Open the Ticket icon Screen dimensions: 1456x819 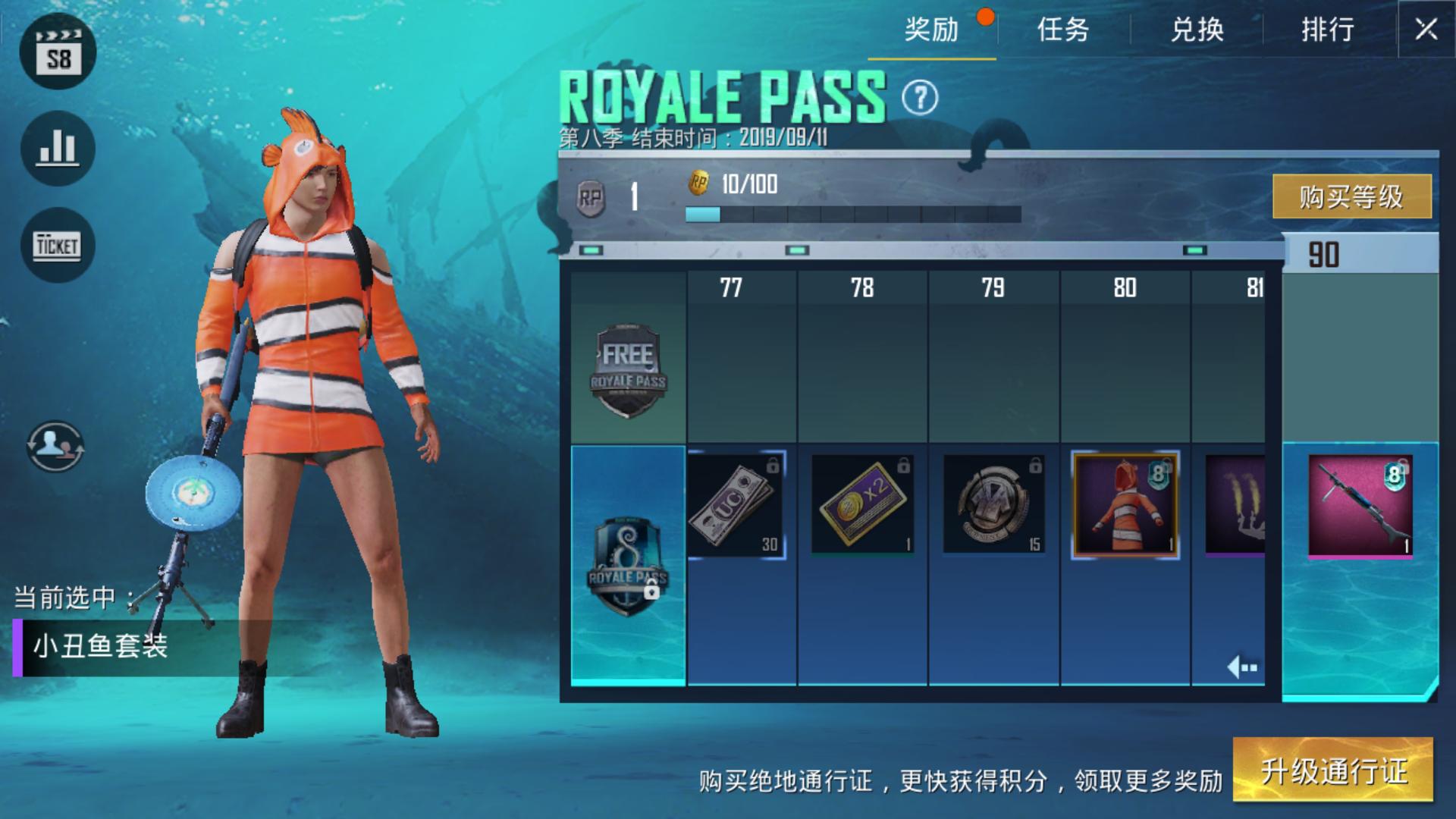click(58, 245)
